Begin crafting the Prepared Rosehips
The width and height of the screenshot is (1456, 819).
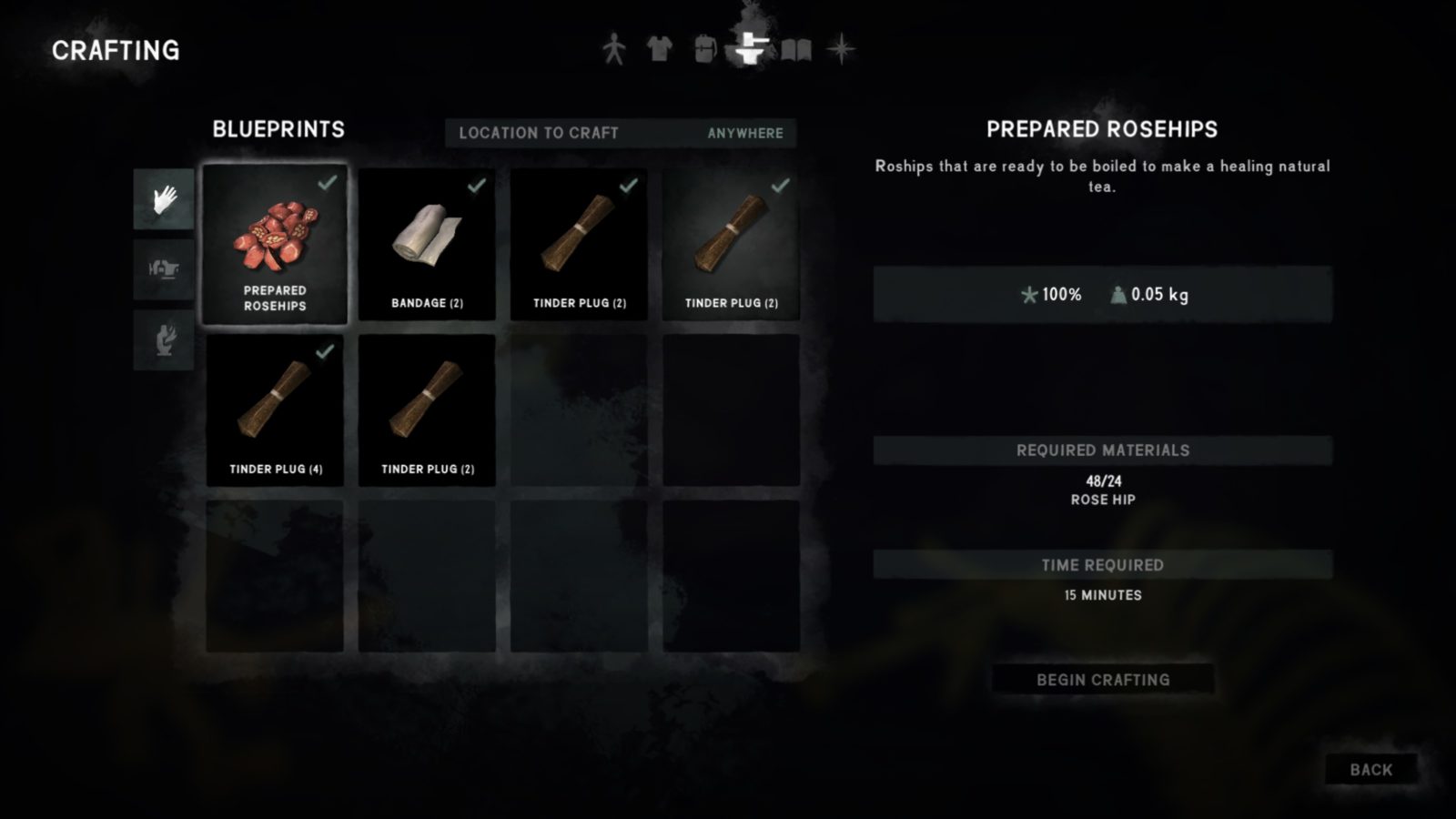click(x=1102, y=680)
